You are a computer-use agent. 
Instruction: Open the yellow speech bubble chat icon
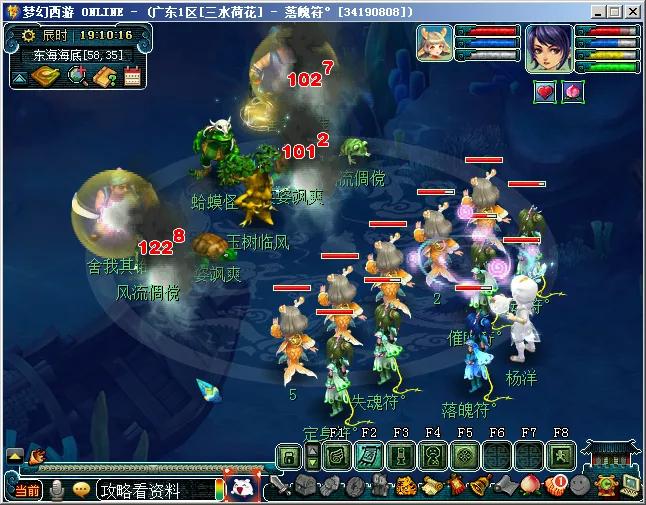(82, 489)
